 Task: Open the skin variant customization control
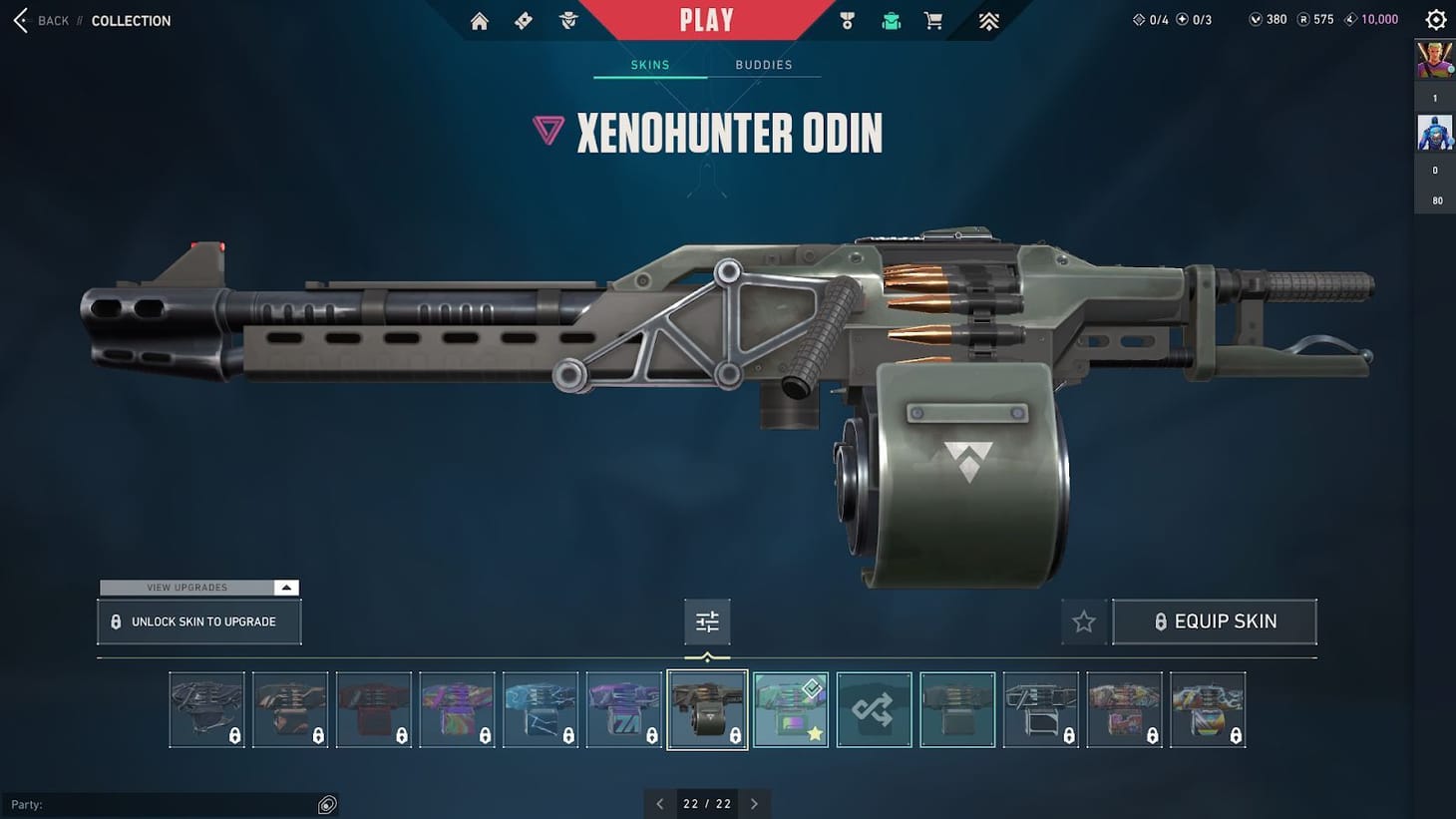[x=707, y=620]
